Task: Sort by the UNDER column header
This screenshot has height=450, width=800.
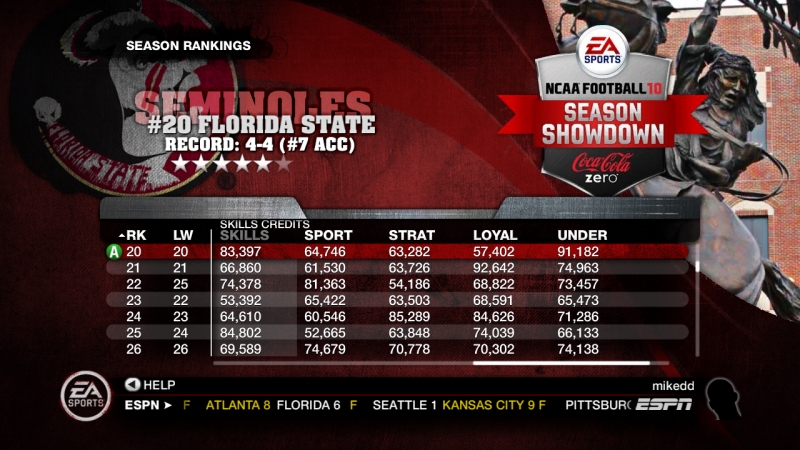Action: pyautogui.click(x=582, y=234)
